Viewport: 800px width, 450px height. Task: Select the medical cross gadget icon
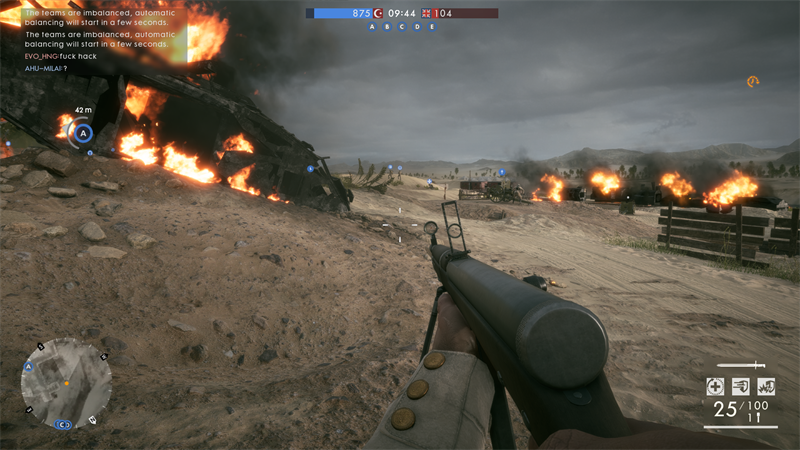click(x=715, y=386)
